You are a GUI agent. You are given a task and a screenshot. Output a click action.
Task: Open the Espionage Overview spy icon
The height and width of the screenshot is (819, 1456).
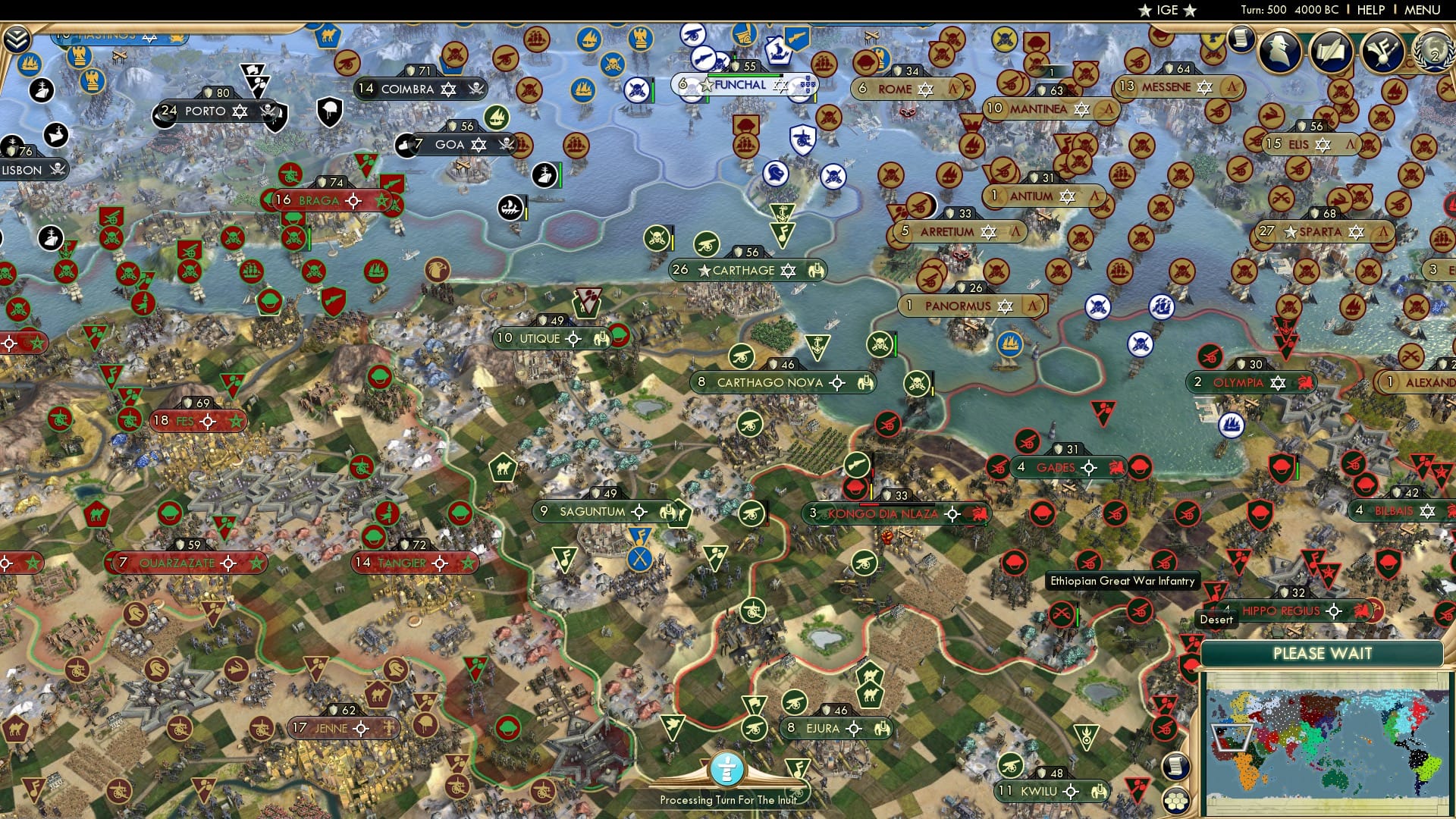[1280, 49]
